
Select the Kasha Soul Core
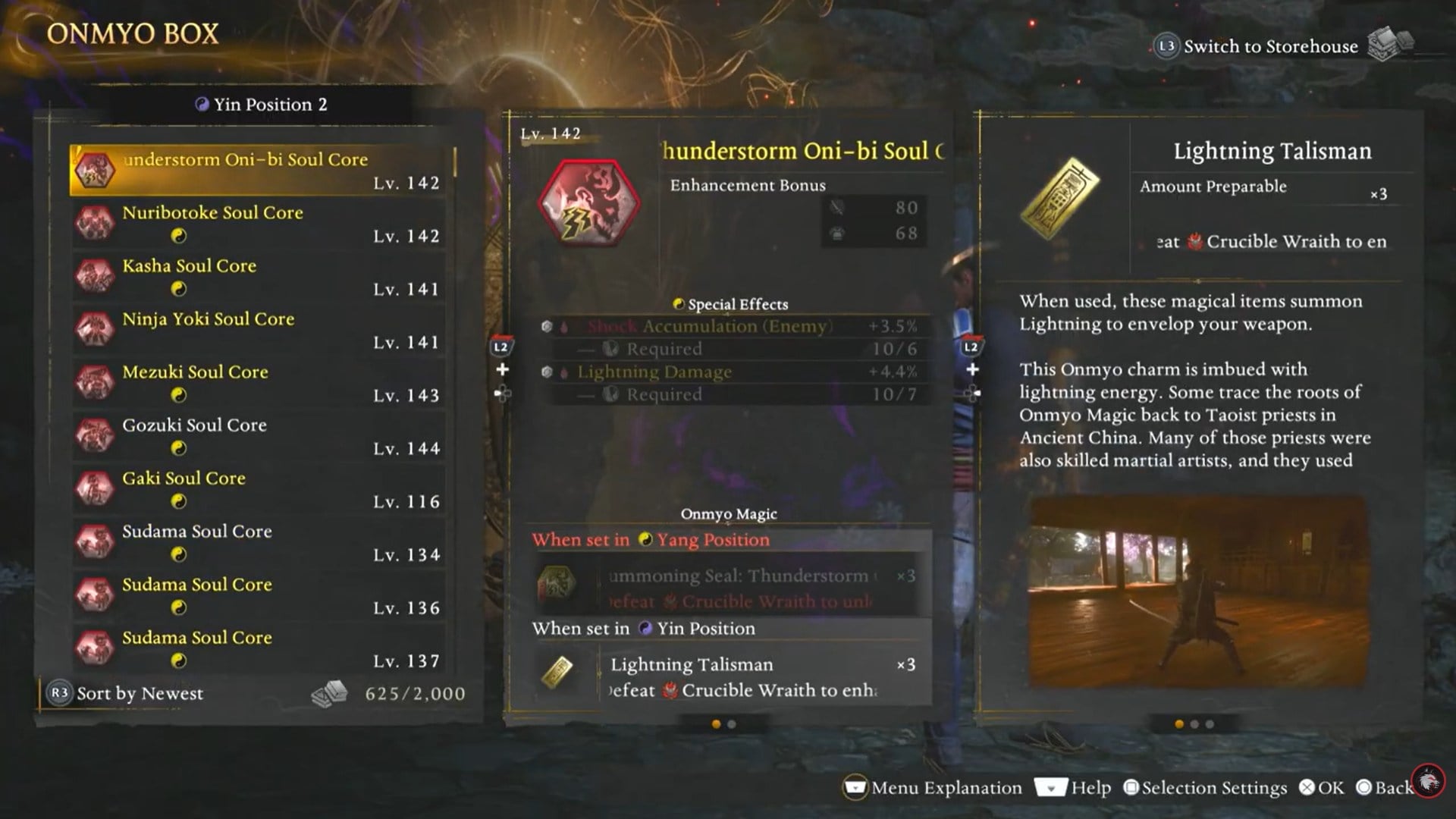262,277
